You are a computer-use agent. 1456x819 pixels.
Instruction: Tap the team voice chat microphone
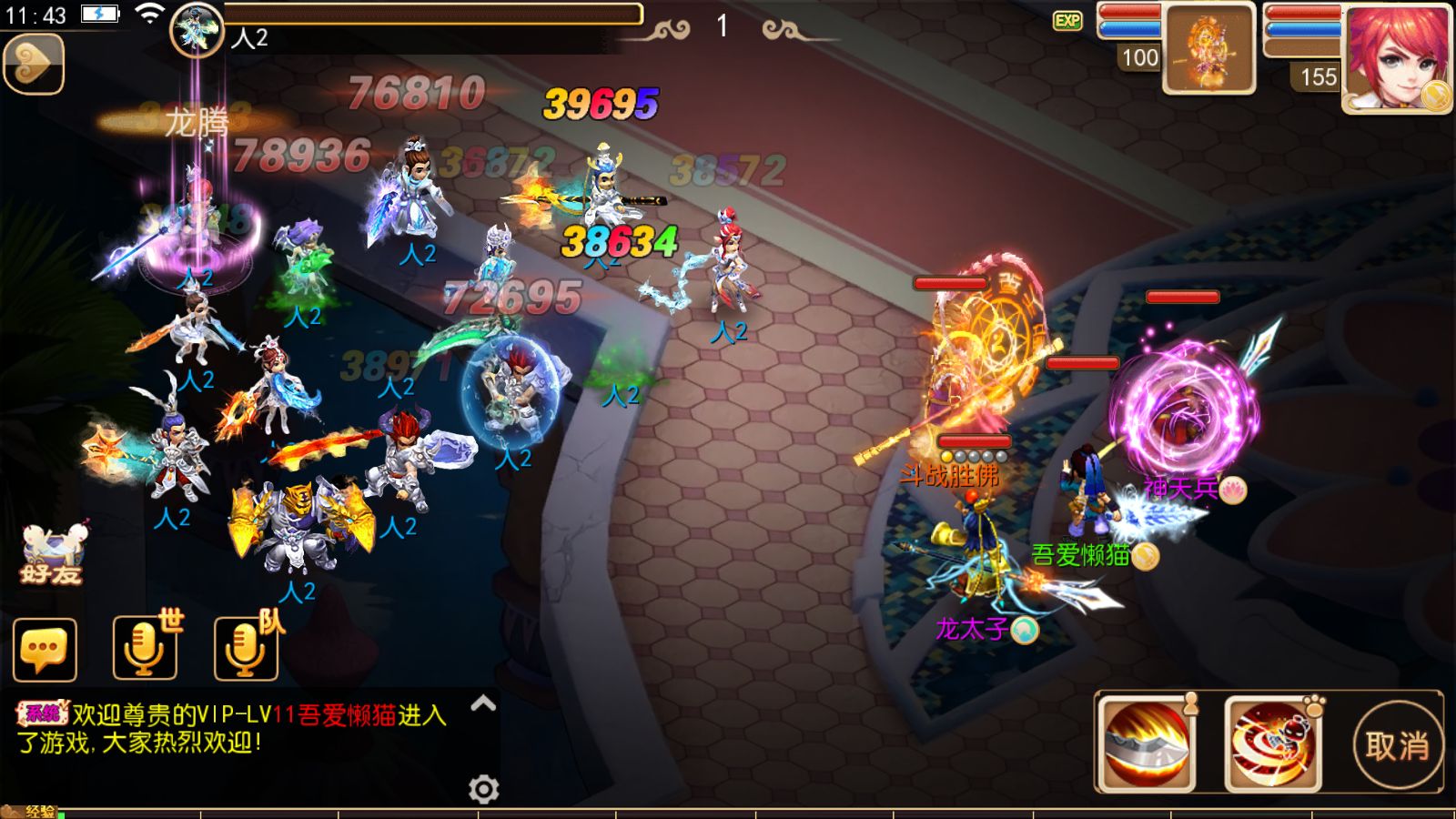point(246,648)
